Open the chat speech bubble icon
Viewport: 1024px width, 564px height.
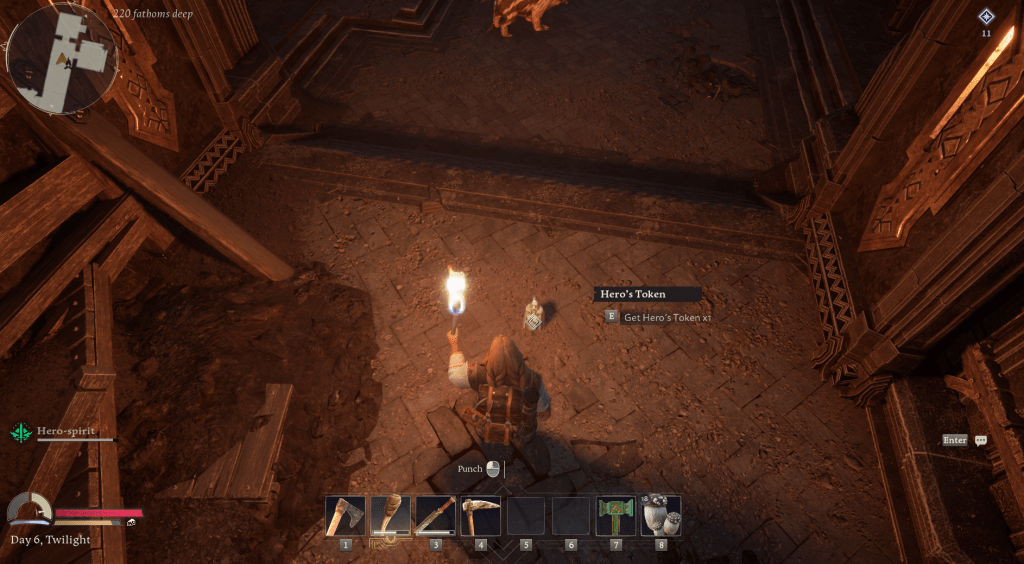pyautogui.click(x=981, y=440)
